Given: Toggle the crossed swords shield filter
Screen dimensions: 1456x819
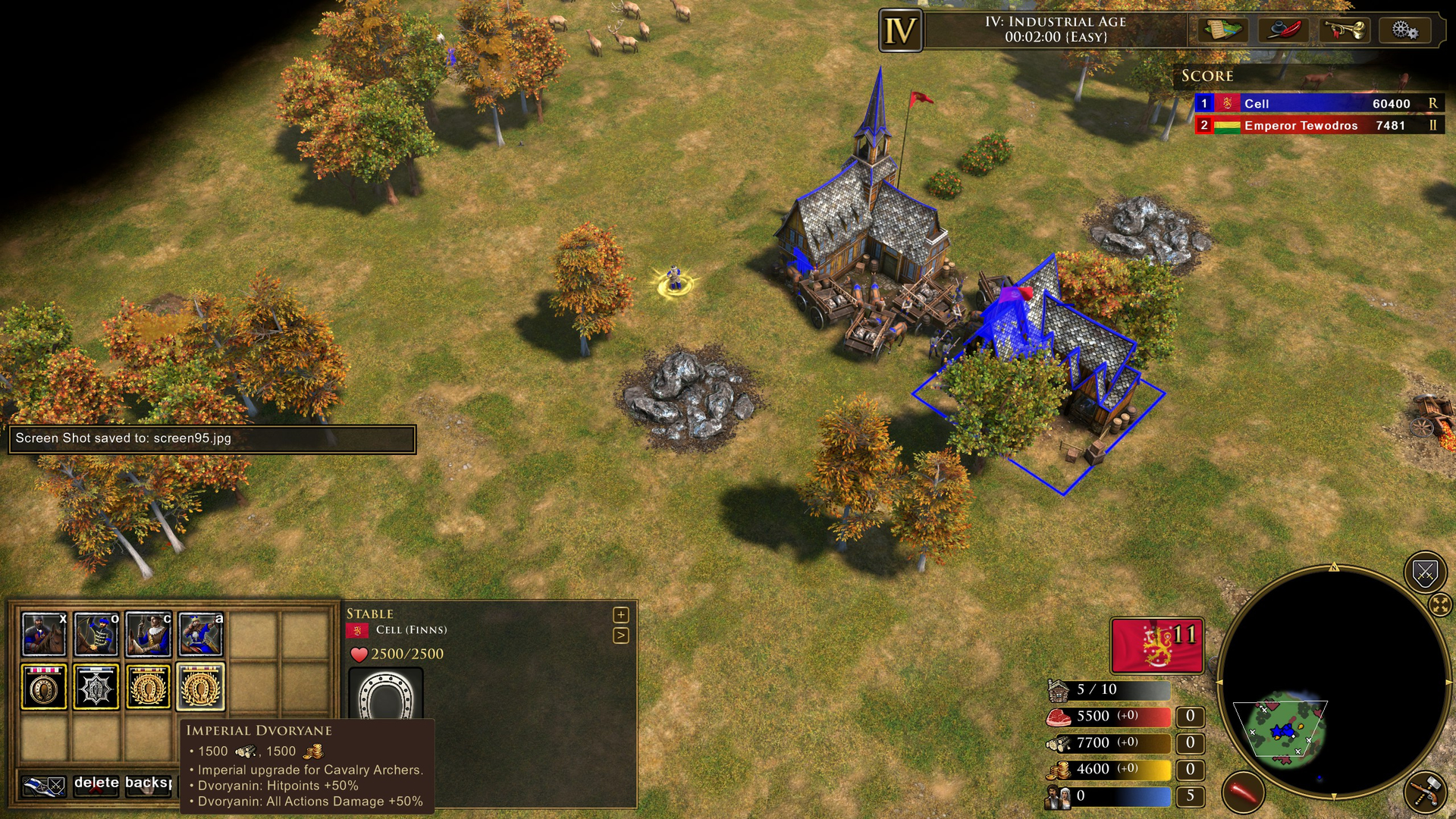Looking at the screenshot, I should click(1425, 573).
